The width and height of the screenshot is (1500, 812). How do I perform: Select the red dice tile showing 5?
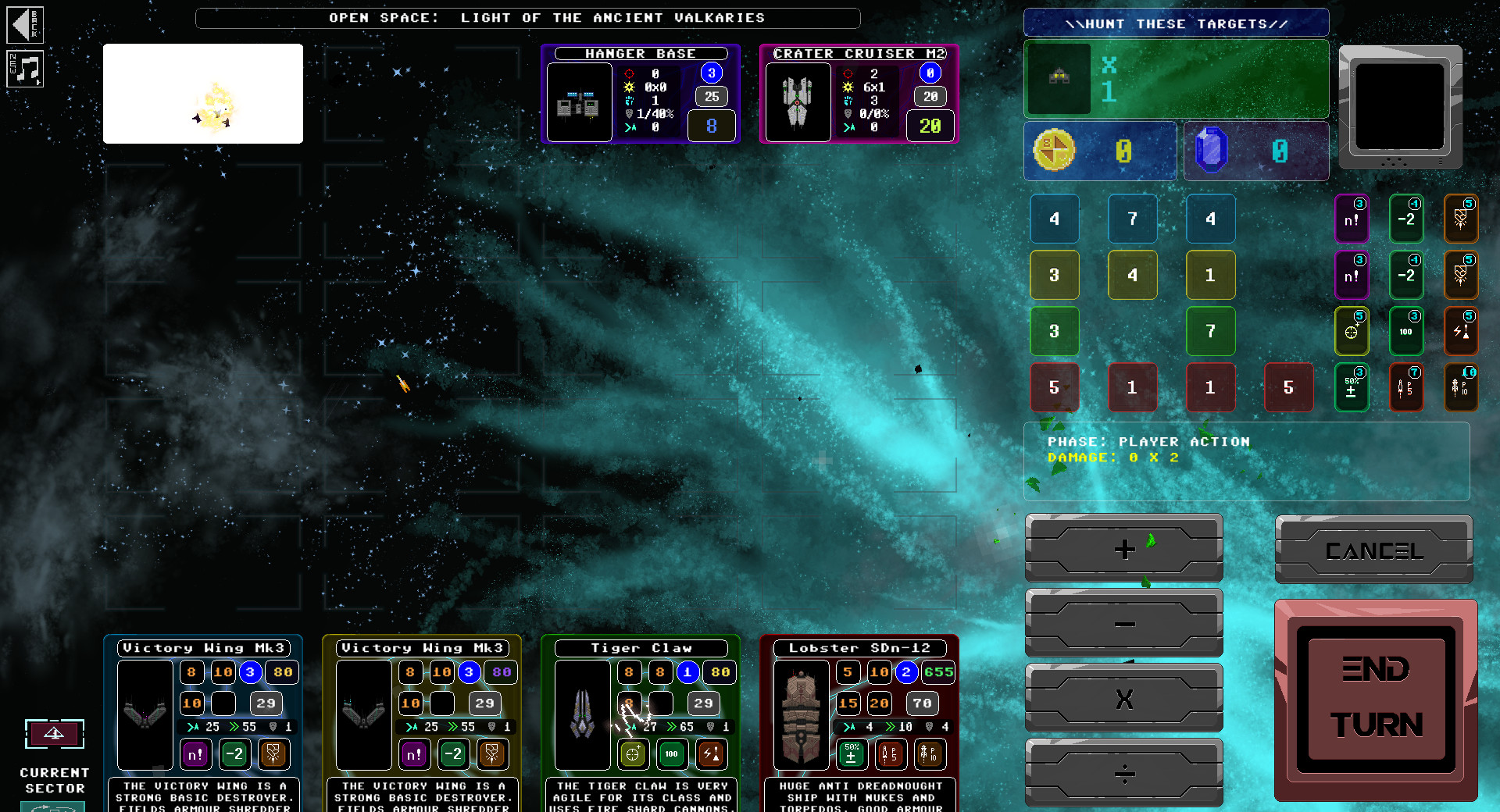1055,387
